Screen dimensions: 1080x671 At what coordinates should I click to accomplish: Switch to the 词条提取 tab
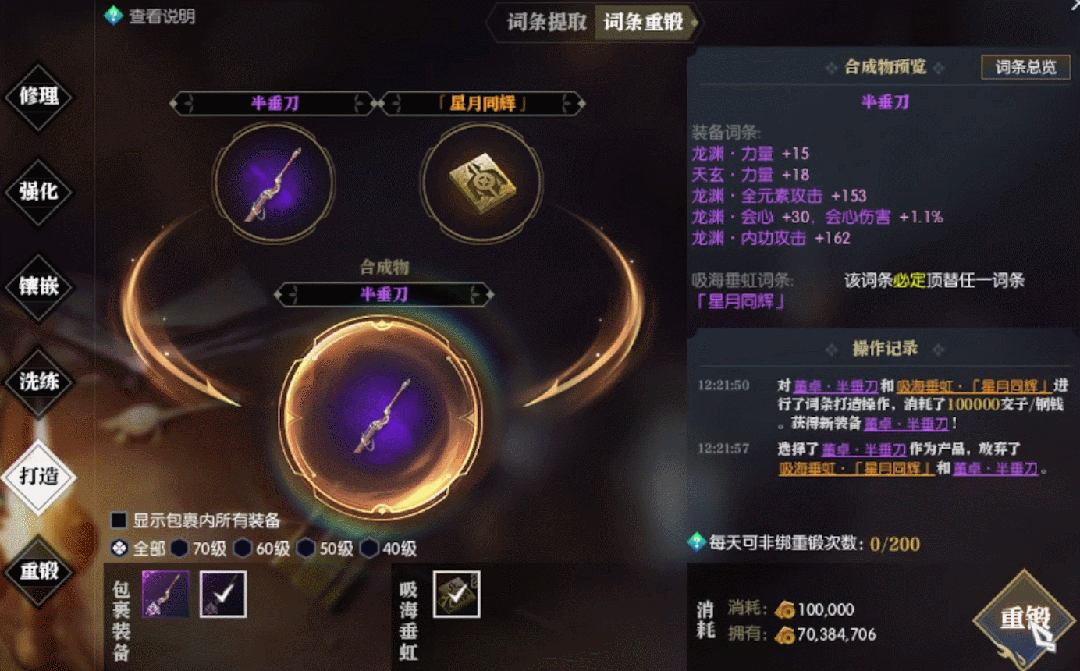[x=546, y=22]
